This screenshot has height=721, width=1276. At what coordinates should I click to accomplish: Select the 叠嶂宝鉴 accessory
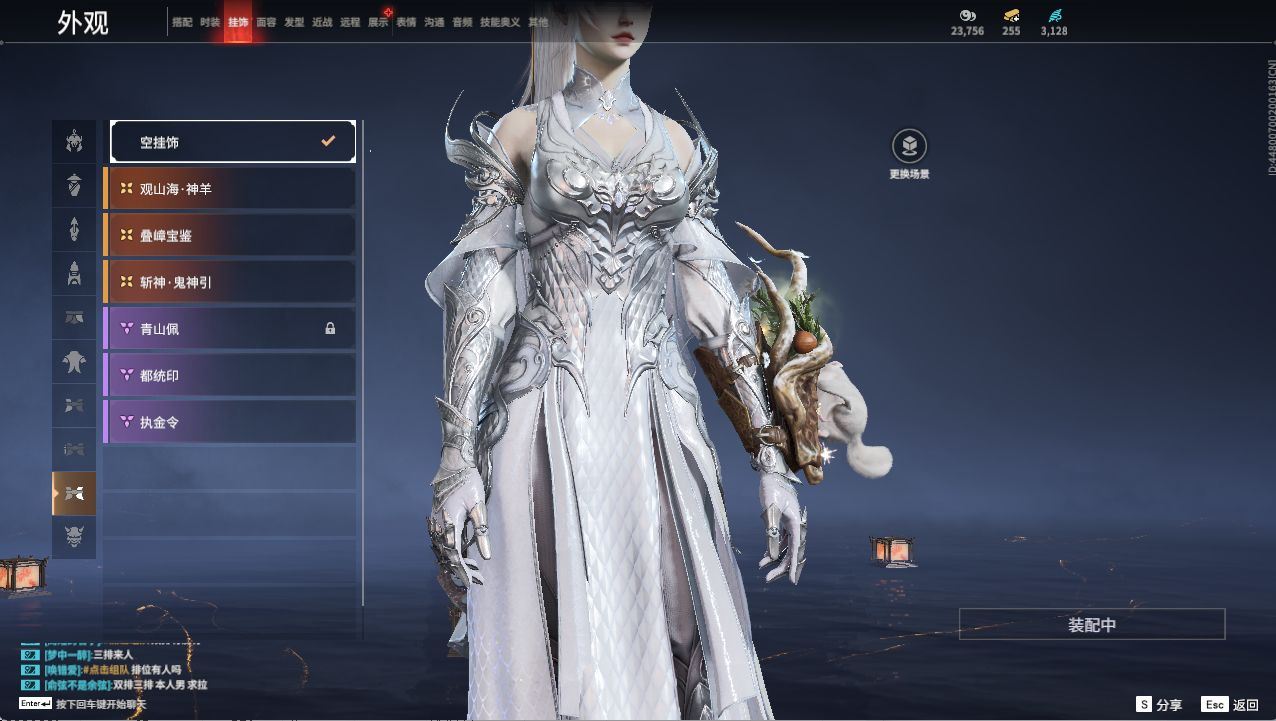230,236
